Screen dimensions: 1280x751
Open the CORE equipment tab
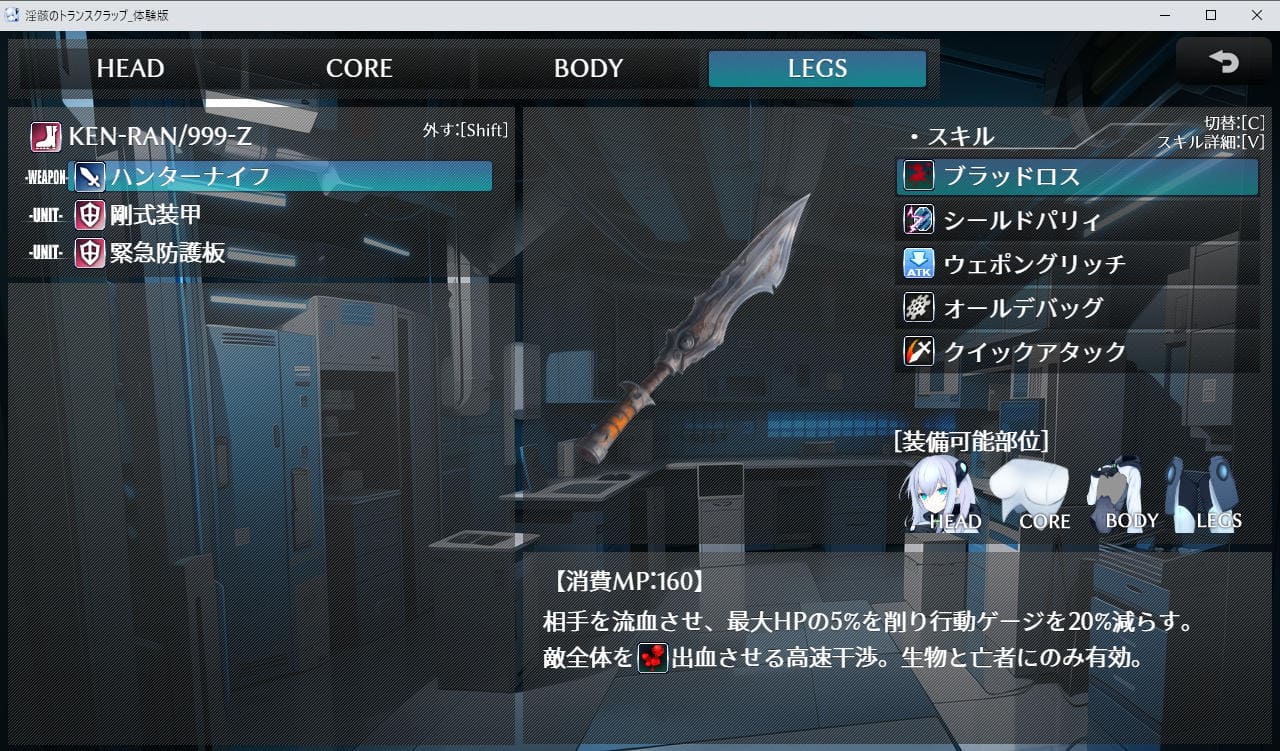click(359, 69)
